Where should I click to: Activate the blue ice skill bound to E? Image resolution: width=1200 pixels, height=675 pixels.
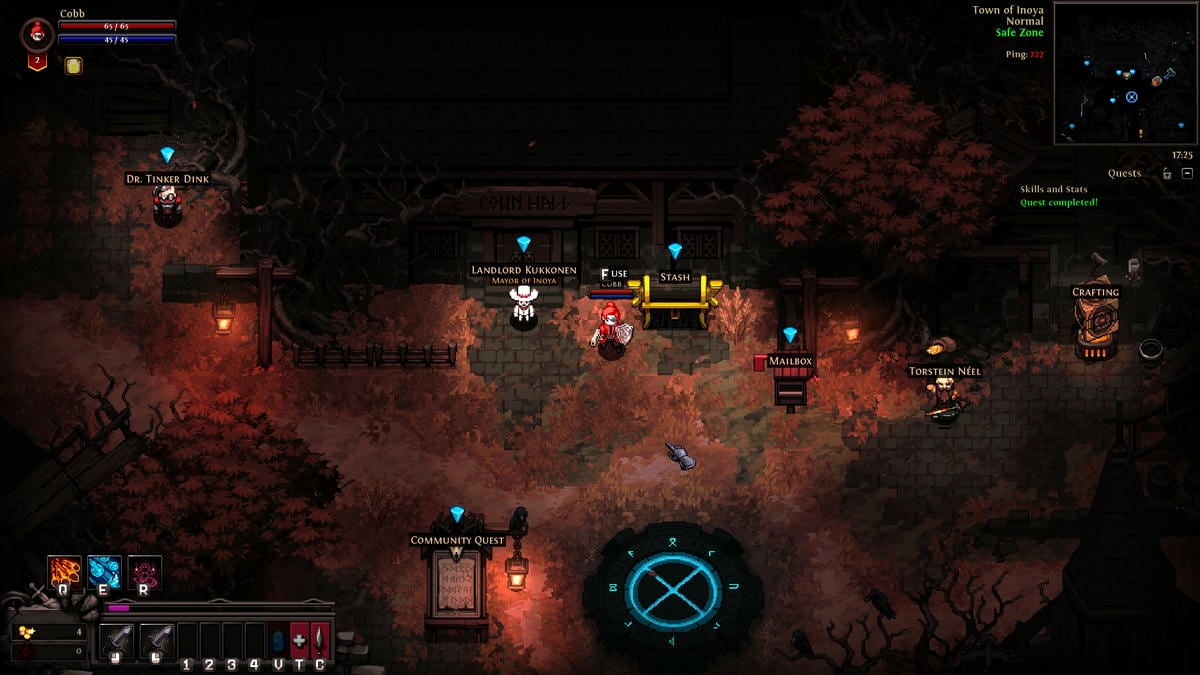pos(104,572)
